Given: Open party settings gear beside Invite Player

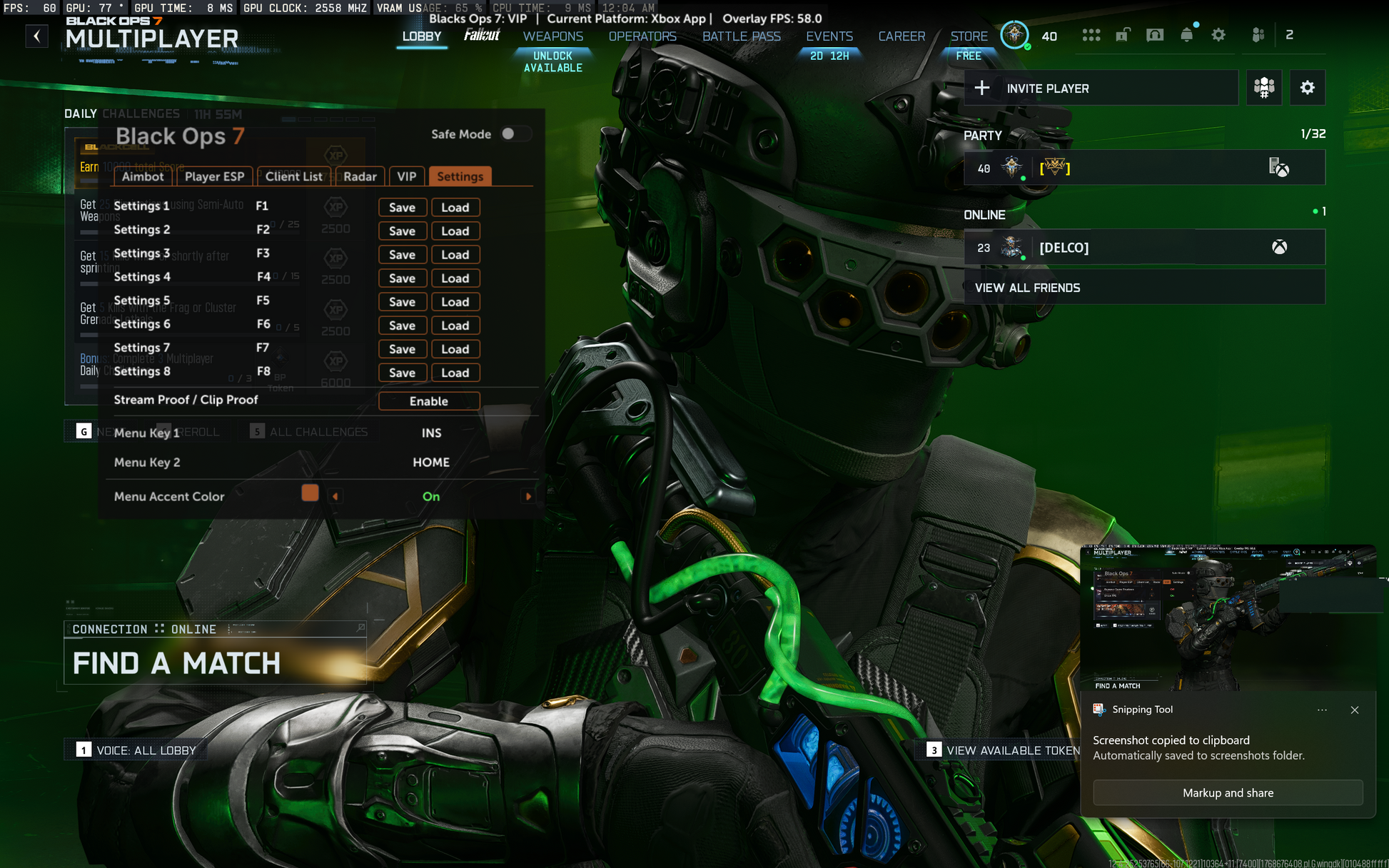Looking at the screenshot, I should coord(1307,88).
